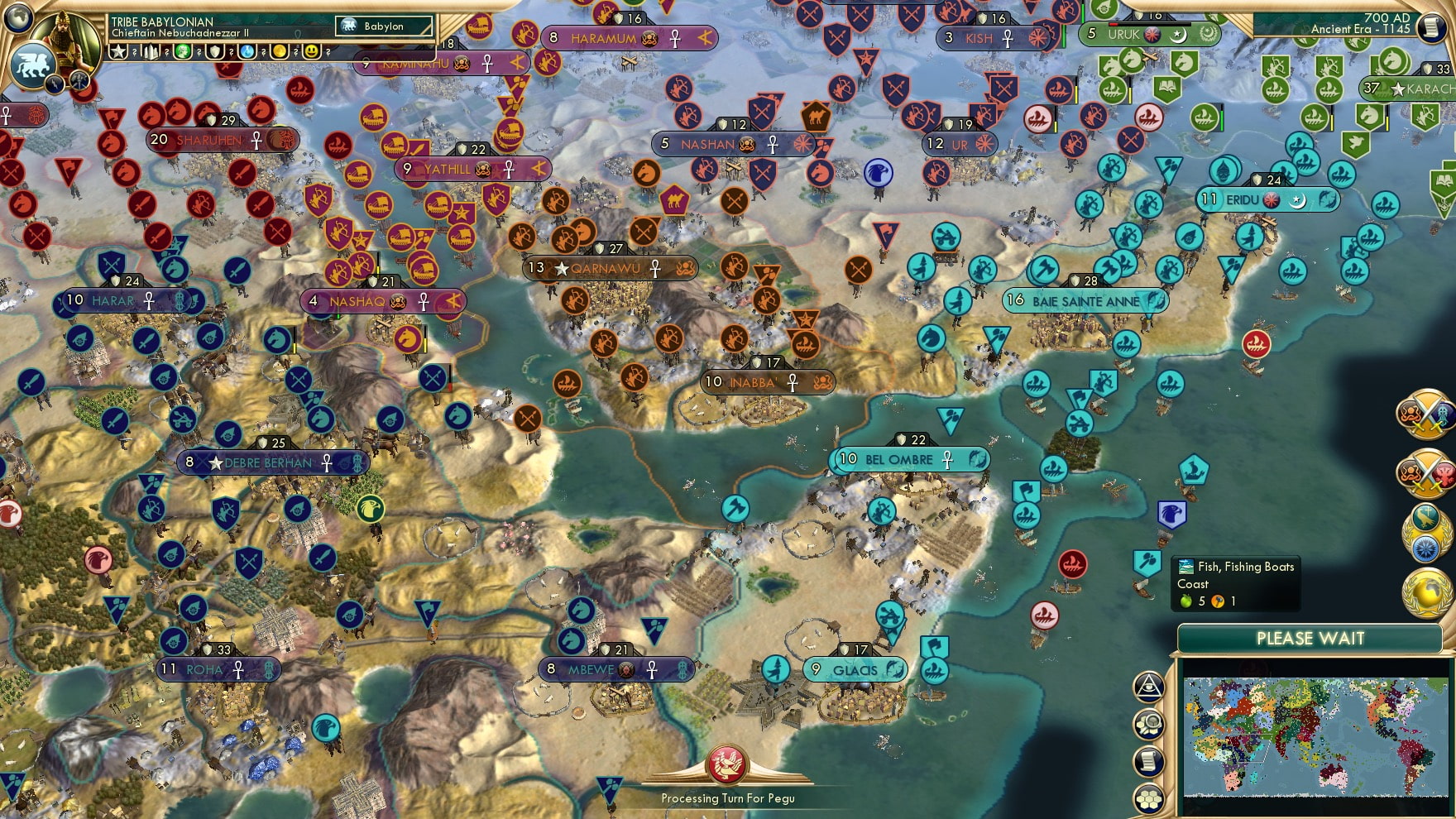This screenshot has width=1456, height=819.
Task: Click the star icon on the top resource bar
Action: 117,52
